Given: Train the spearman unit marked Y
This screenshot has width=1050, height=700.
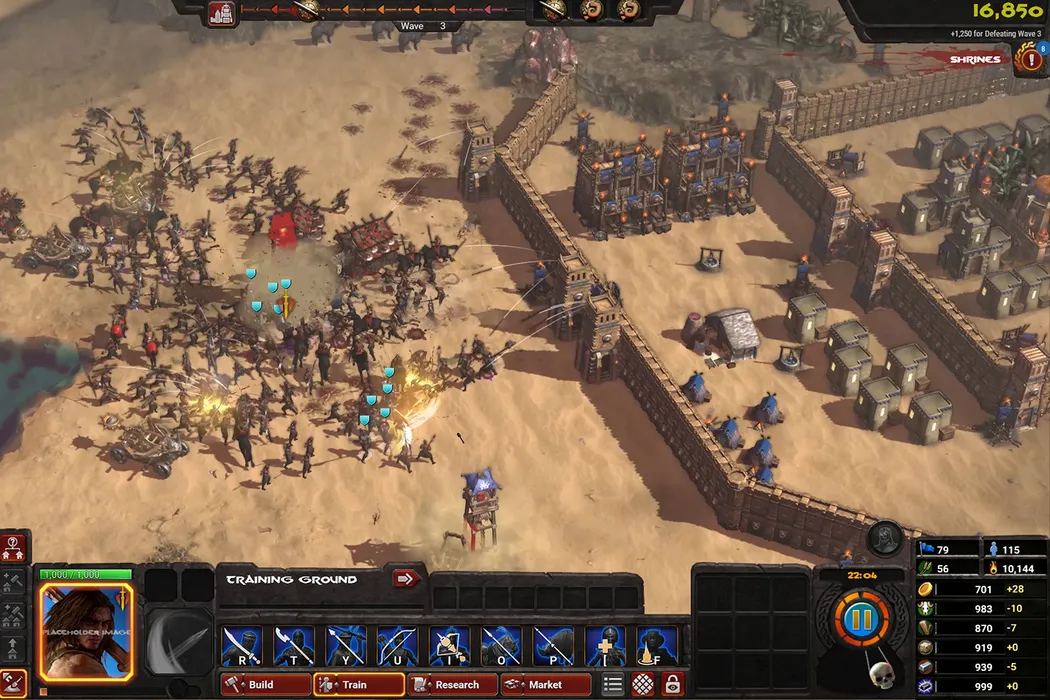Looking at the screenshot, I should [346, 646].
